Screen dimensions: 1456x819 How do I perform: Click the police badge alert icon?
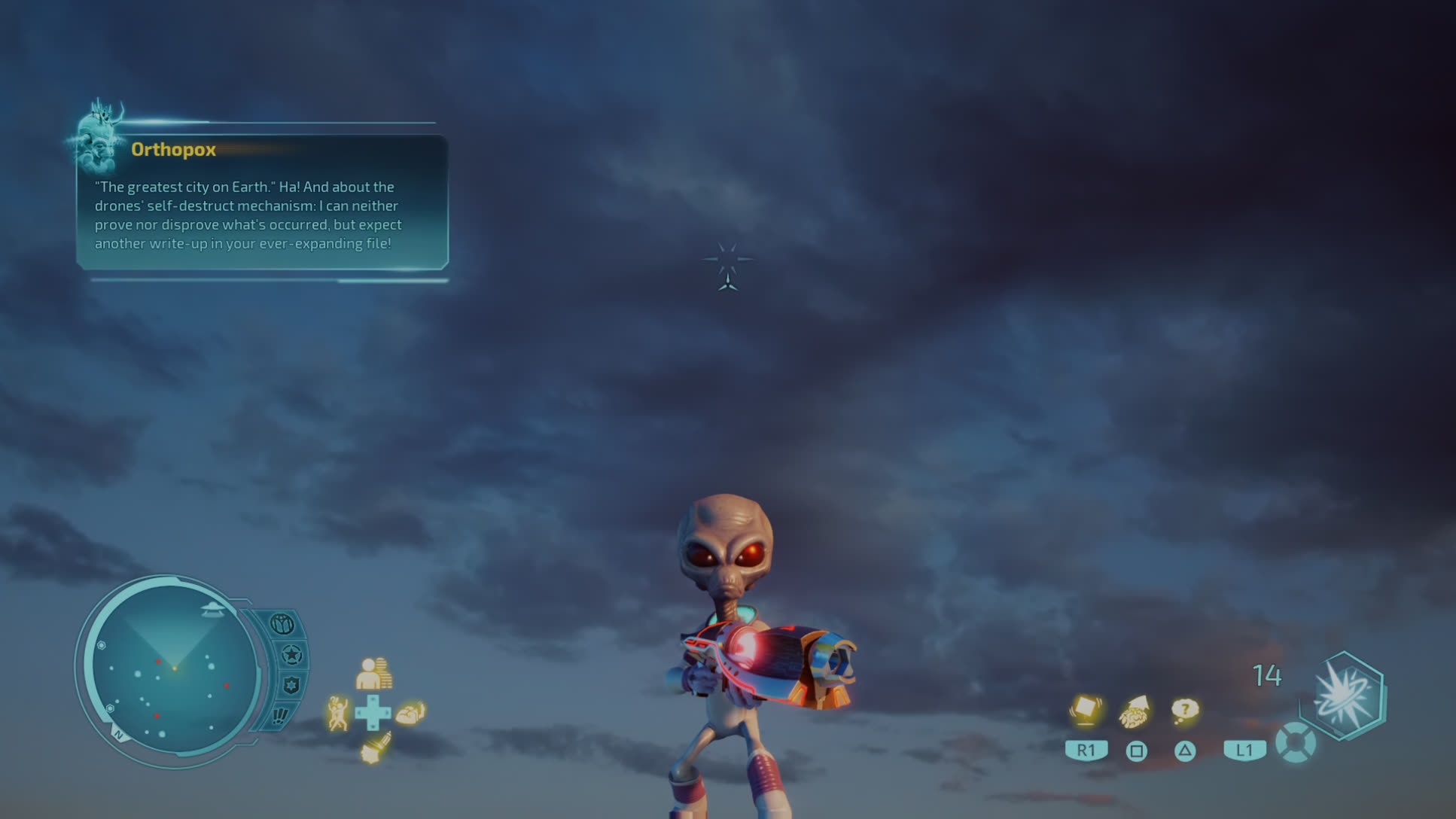coord(291,685)
